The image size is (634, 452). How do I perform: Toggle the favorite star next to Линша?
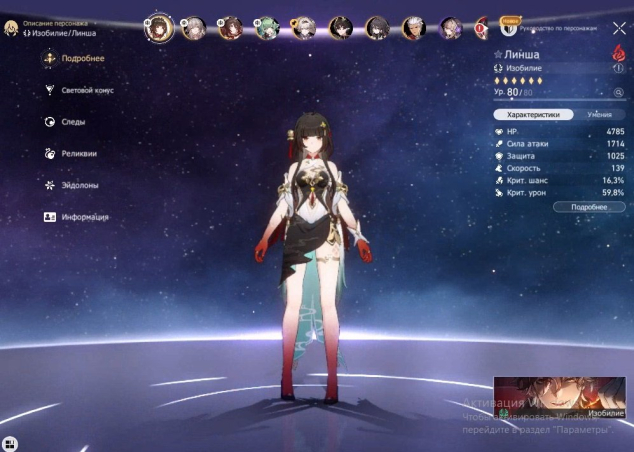[498, 55]
